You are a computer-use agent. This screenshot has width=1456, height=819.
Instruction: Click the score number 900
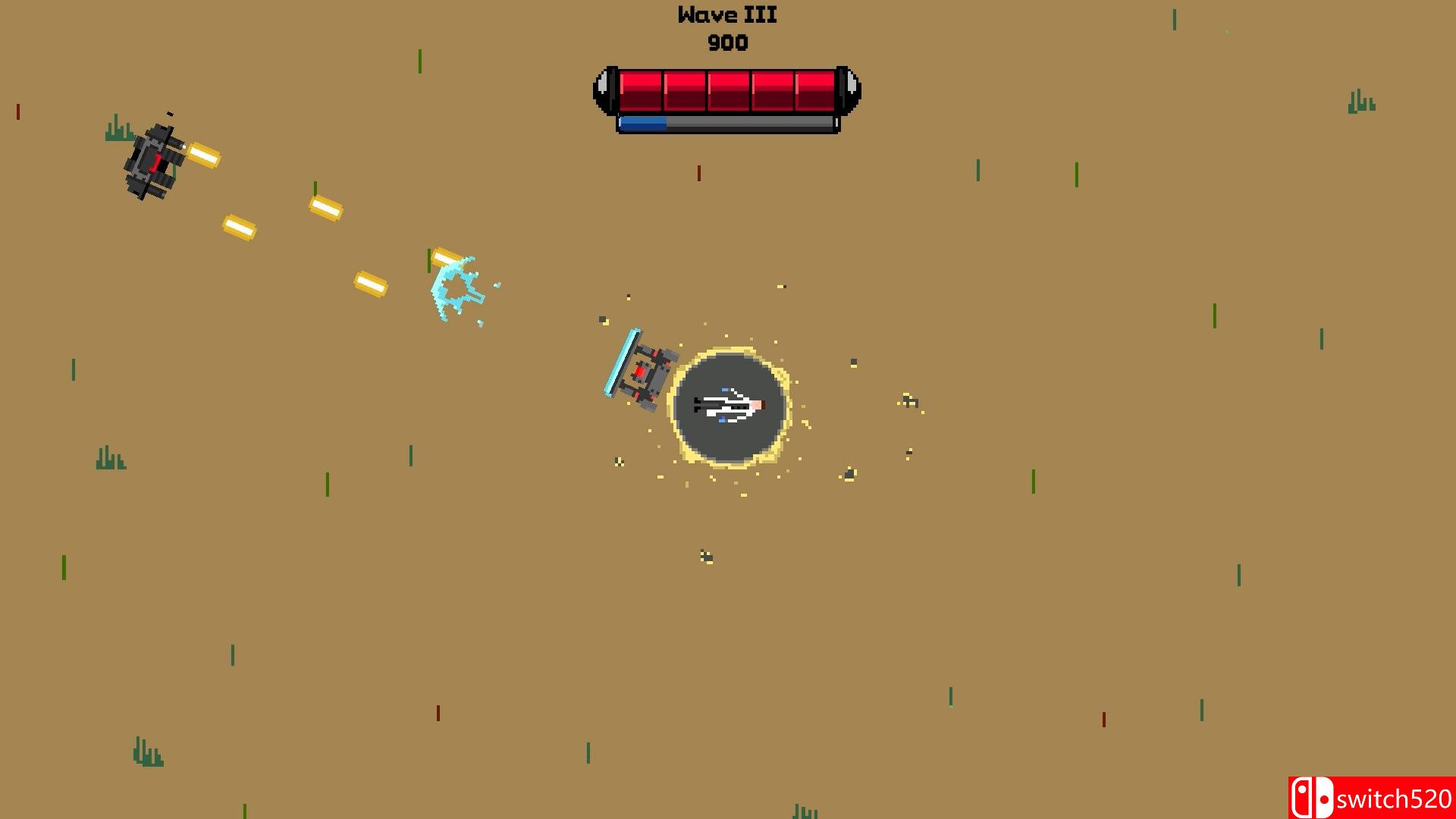click(x=726, y=43)
